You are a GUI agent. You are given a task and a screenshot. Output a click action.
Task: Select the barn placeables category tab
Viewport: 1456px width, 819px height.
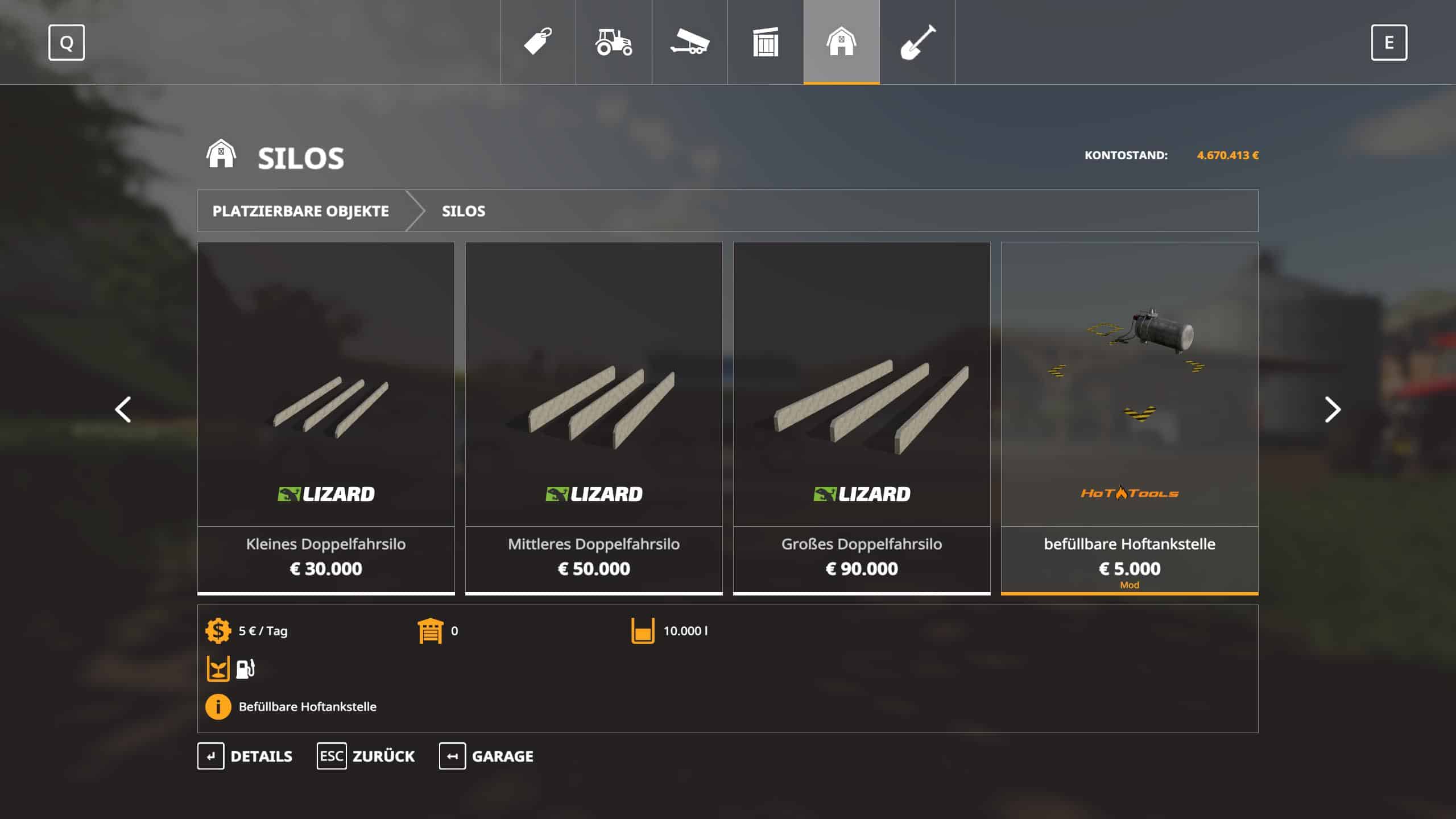(841, 42)
